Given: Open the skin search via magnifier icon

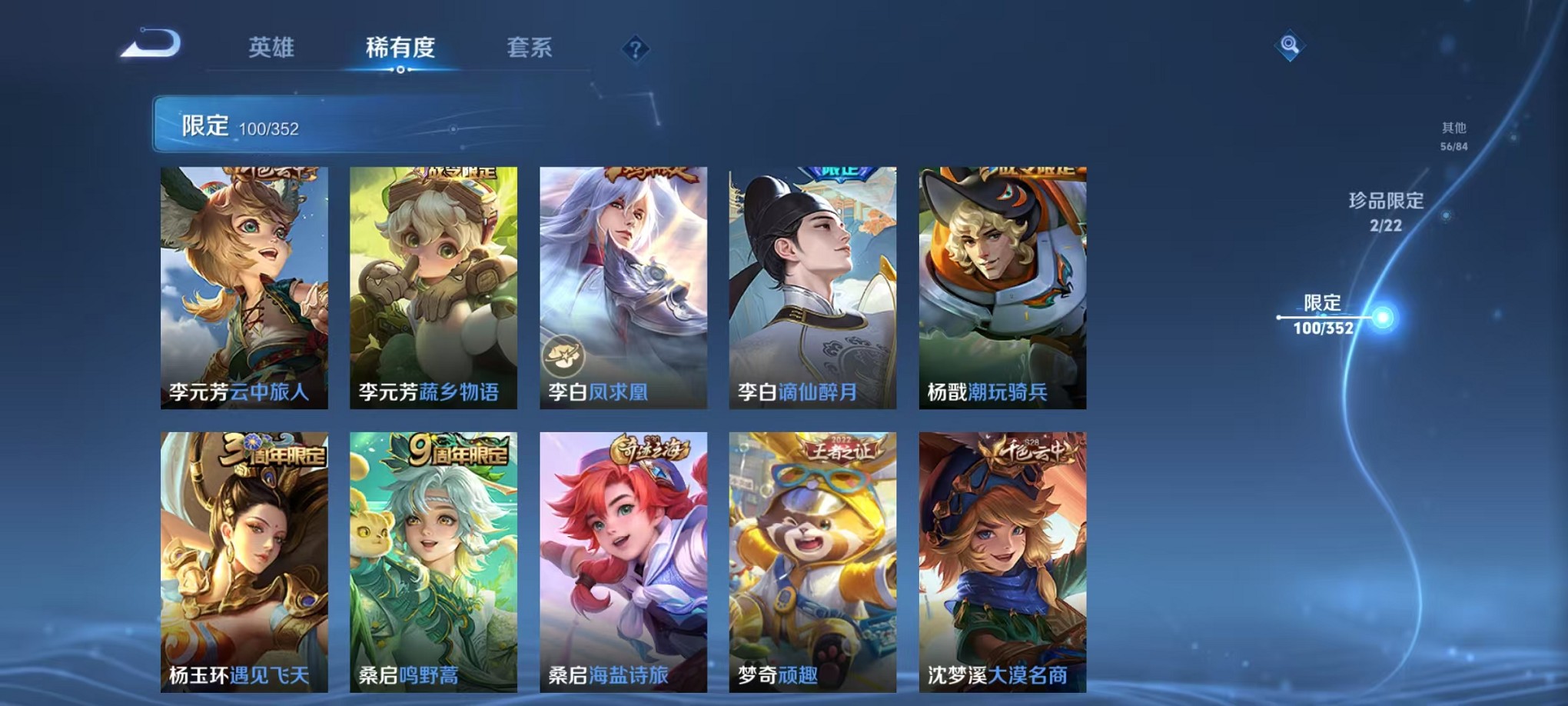Looking at the screenshot, I should 1291,46.
